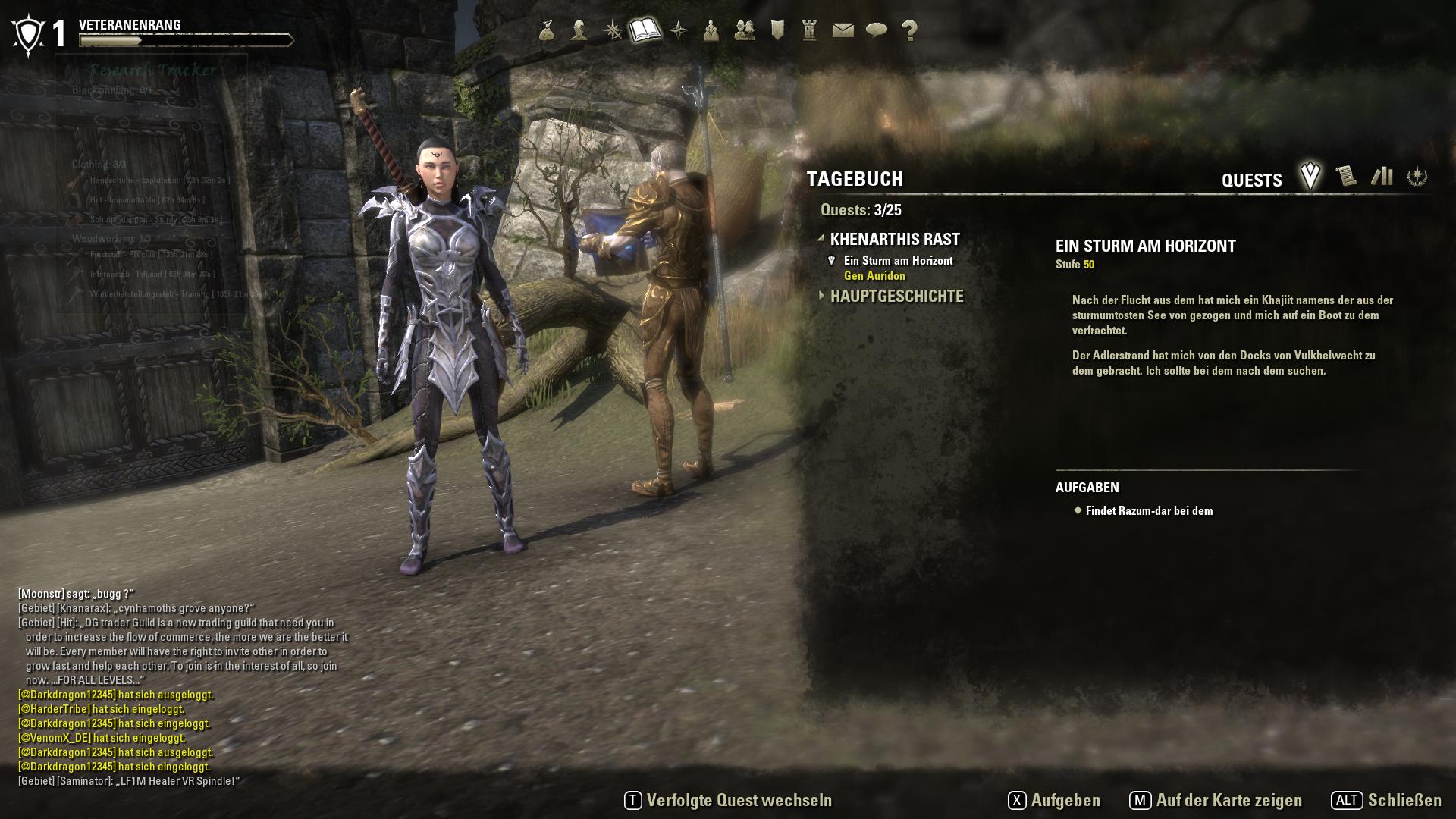Open the guild shield banner icon

[777, 30]
